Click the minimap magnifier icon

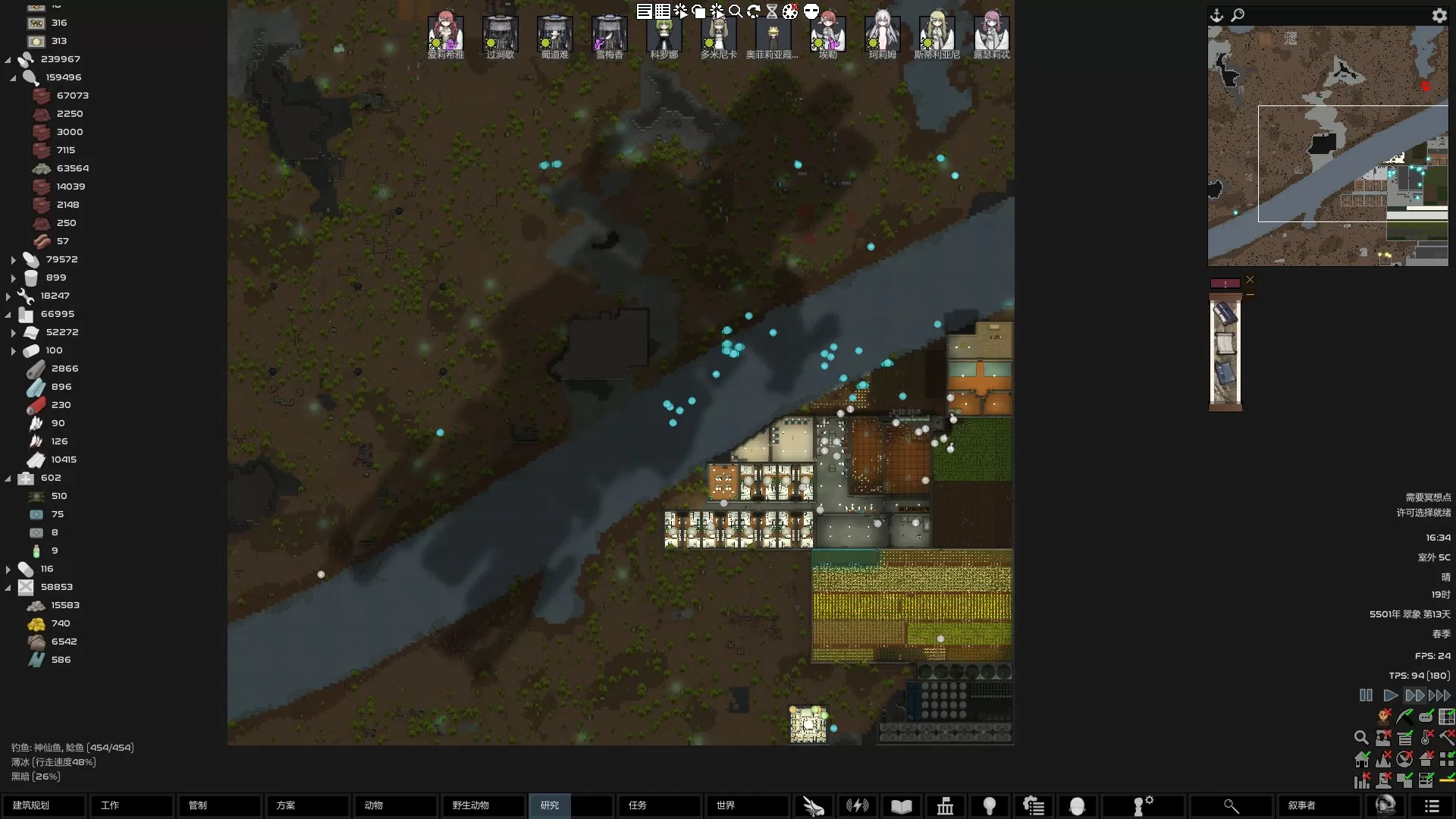pyautogui.click(x=1238, y=15)
